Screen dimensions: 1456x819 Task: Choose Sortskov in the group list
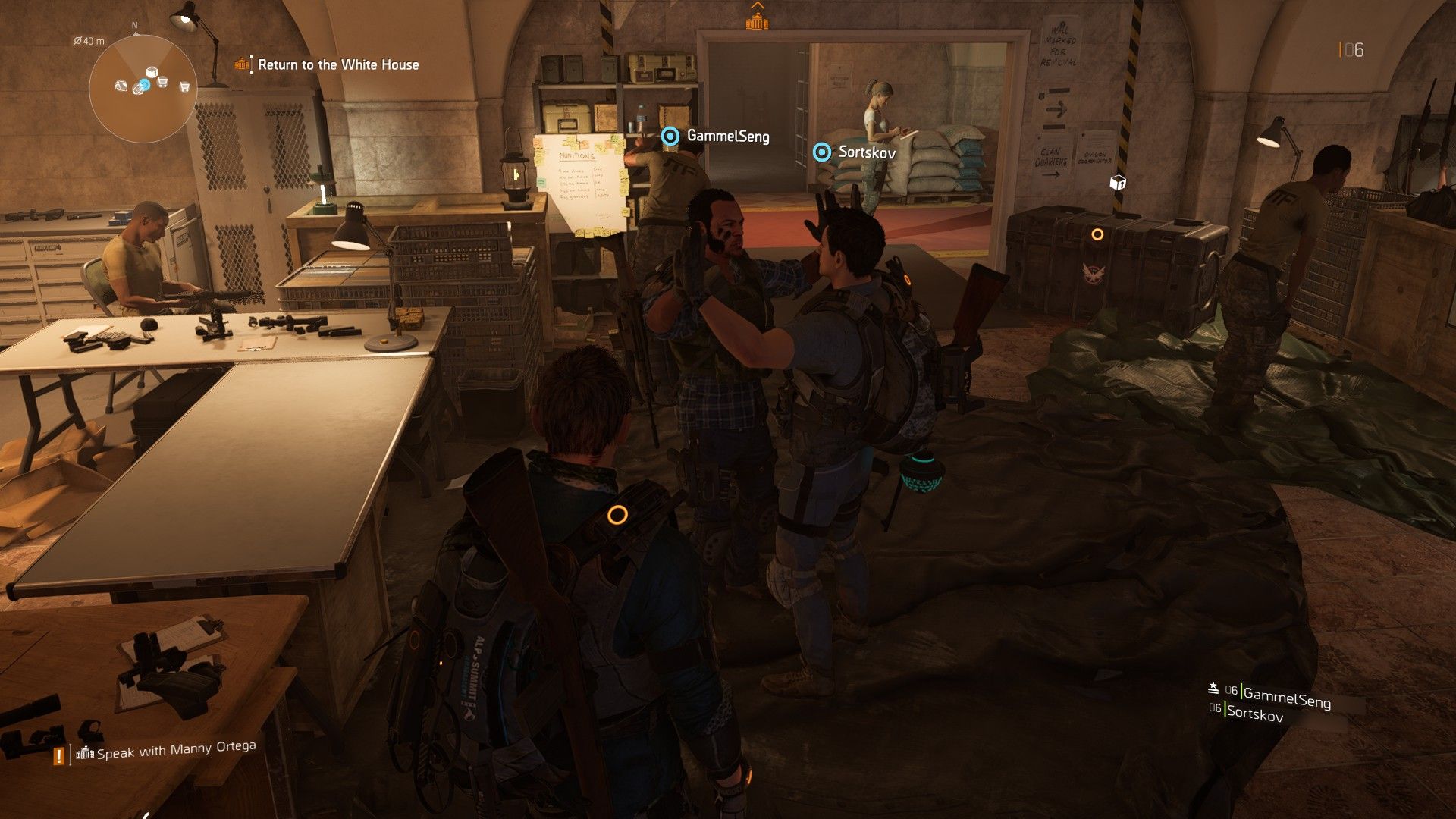[x=1254, y=712]
